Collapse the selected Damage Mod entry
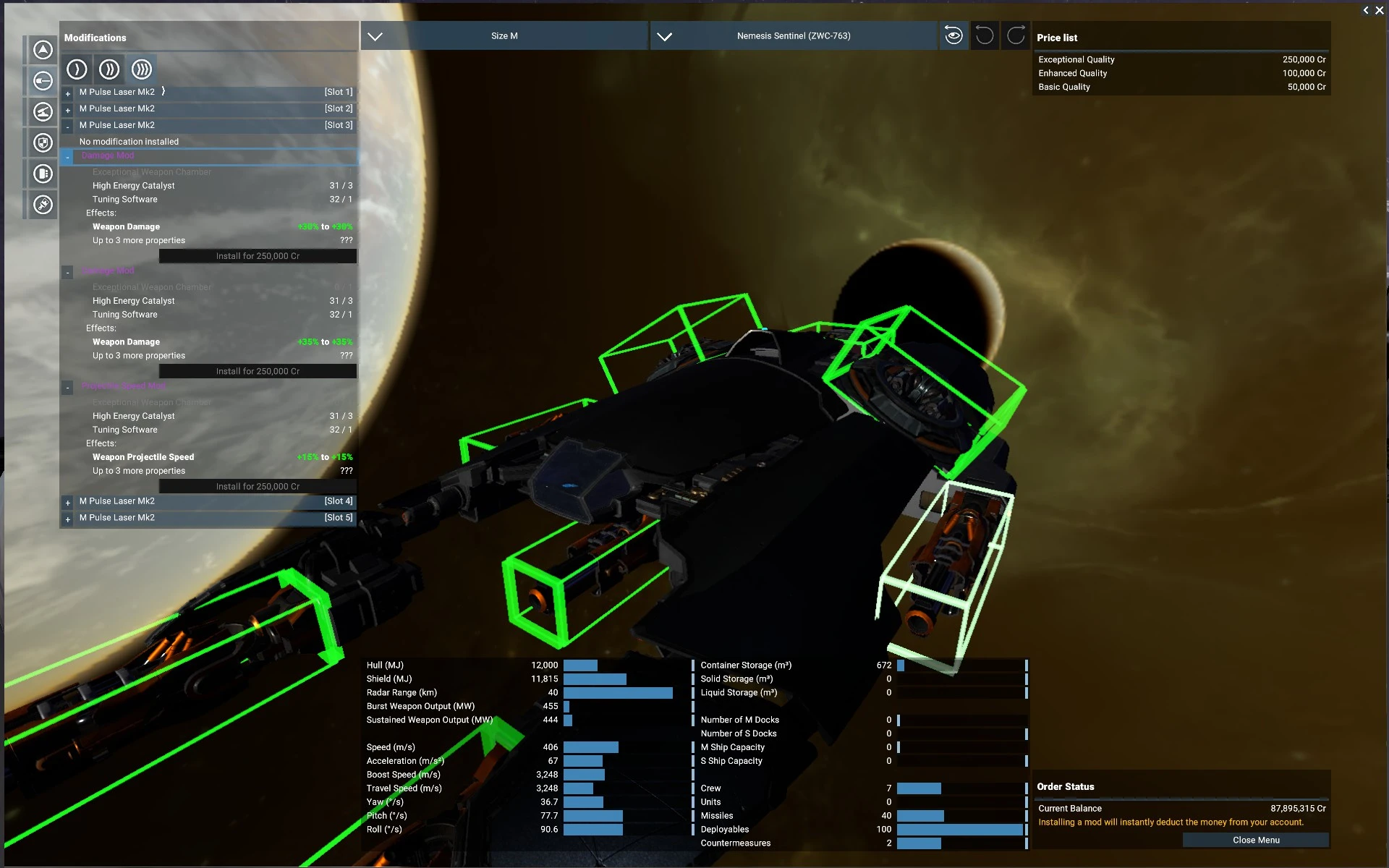 click(67, 156)
